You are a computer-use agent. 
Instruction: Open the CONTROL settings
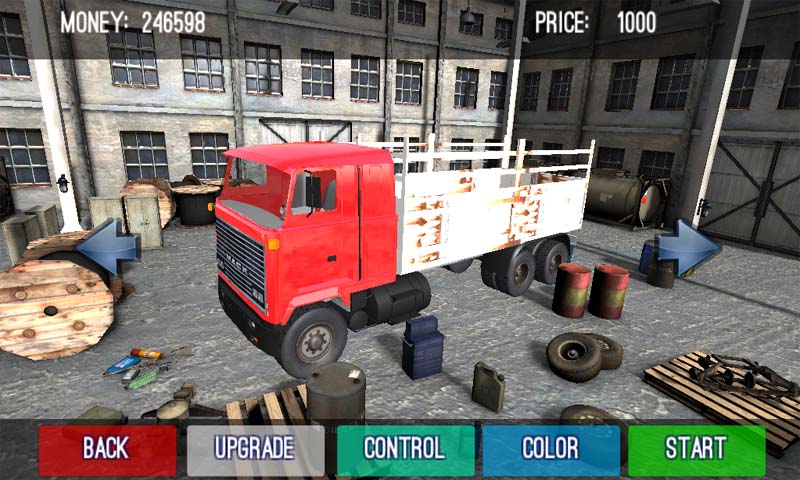coord(404,449)
